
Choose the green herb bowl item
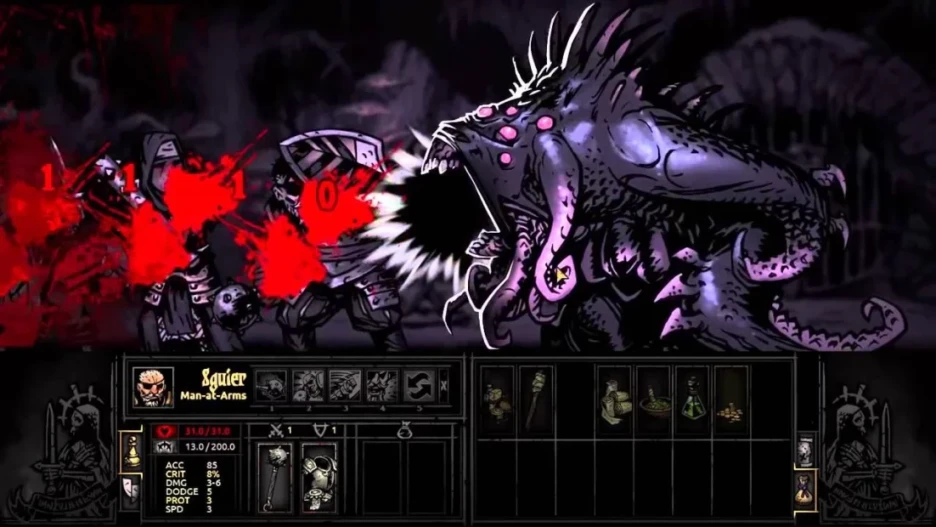point(653,398)
